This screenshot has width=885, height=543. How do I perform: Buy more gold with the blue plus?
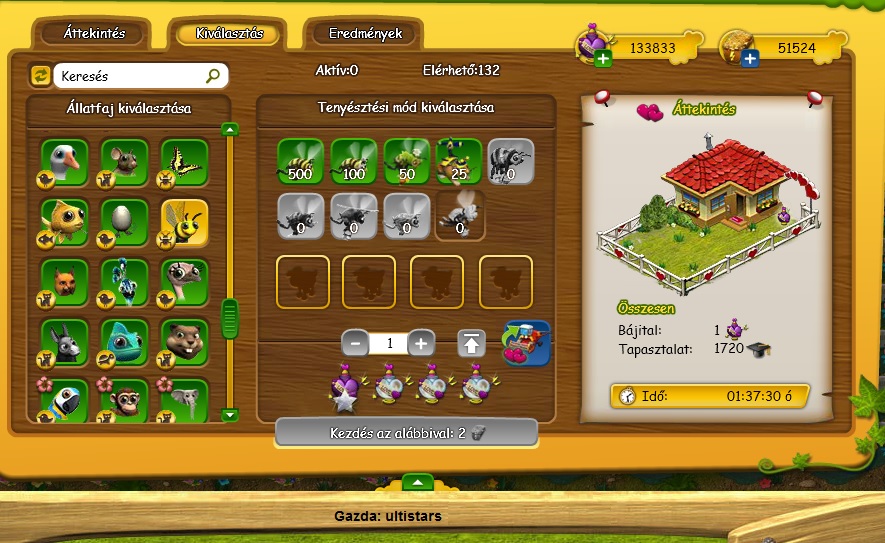(x=749, y=60)
